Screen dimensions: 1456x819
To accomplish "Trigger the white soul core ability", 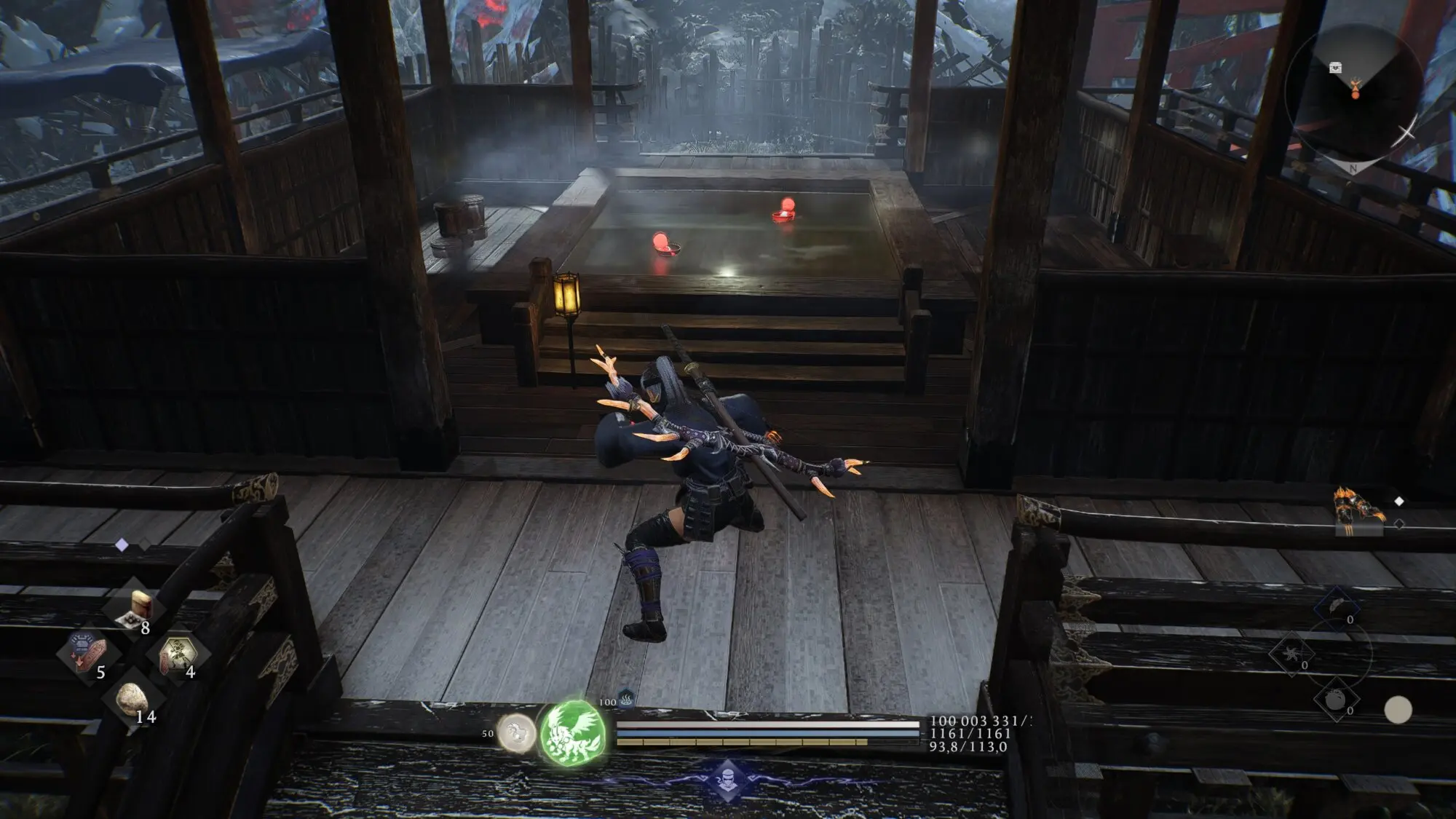I will pos(516,732).
